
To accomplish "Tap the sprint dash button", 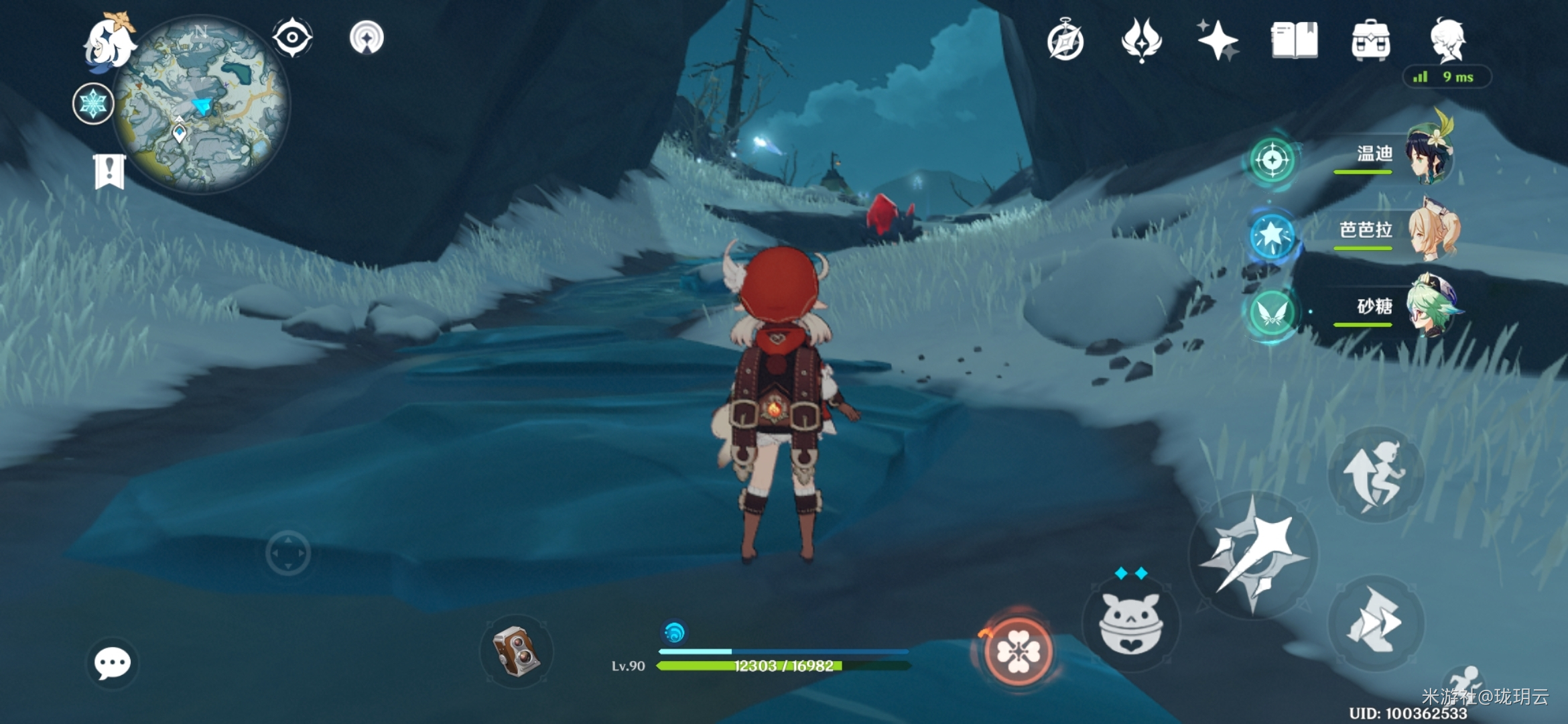I will click(1375, 622).
